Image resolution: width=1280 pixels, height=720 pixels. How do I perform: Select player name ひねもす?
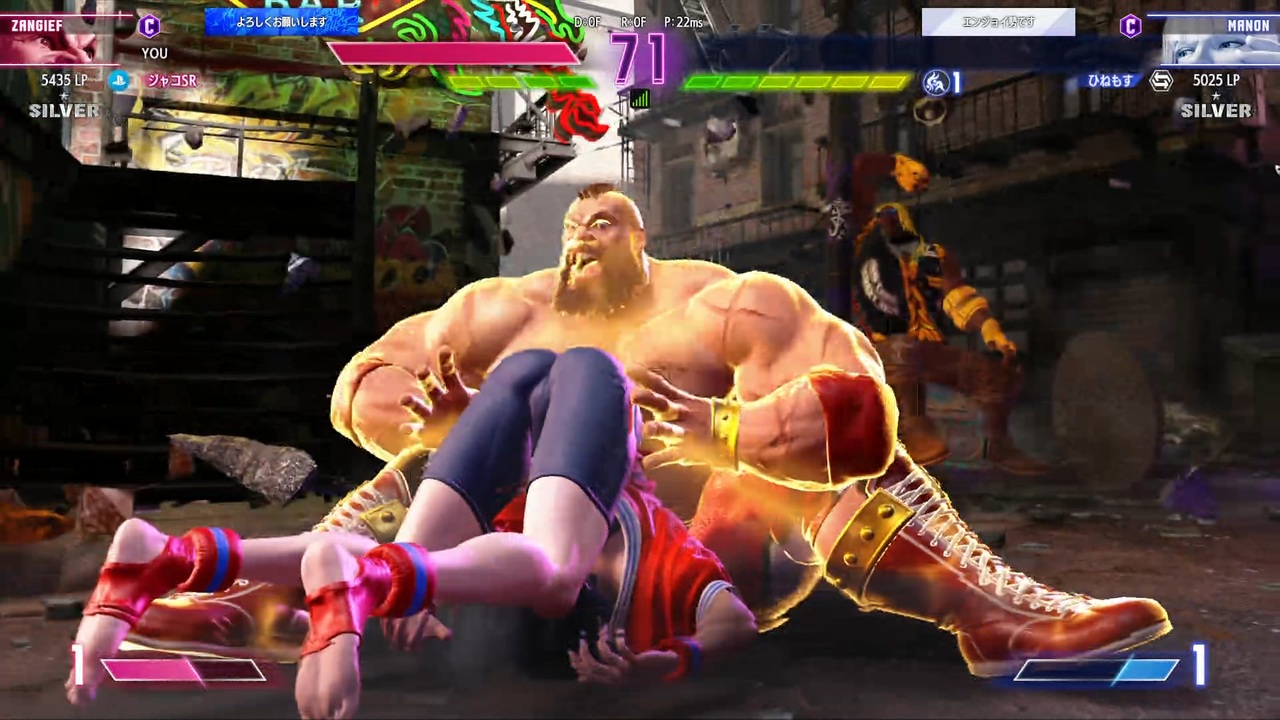pos(1110,81)
